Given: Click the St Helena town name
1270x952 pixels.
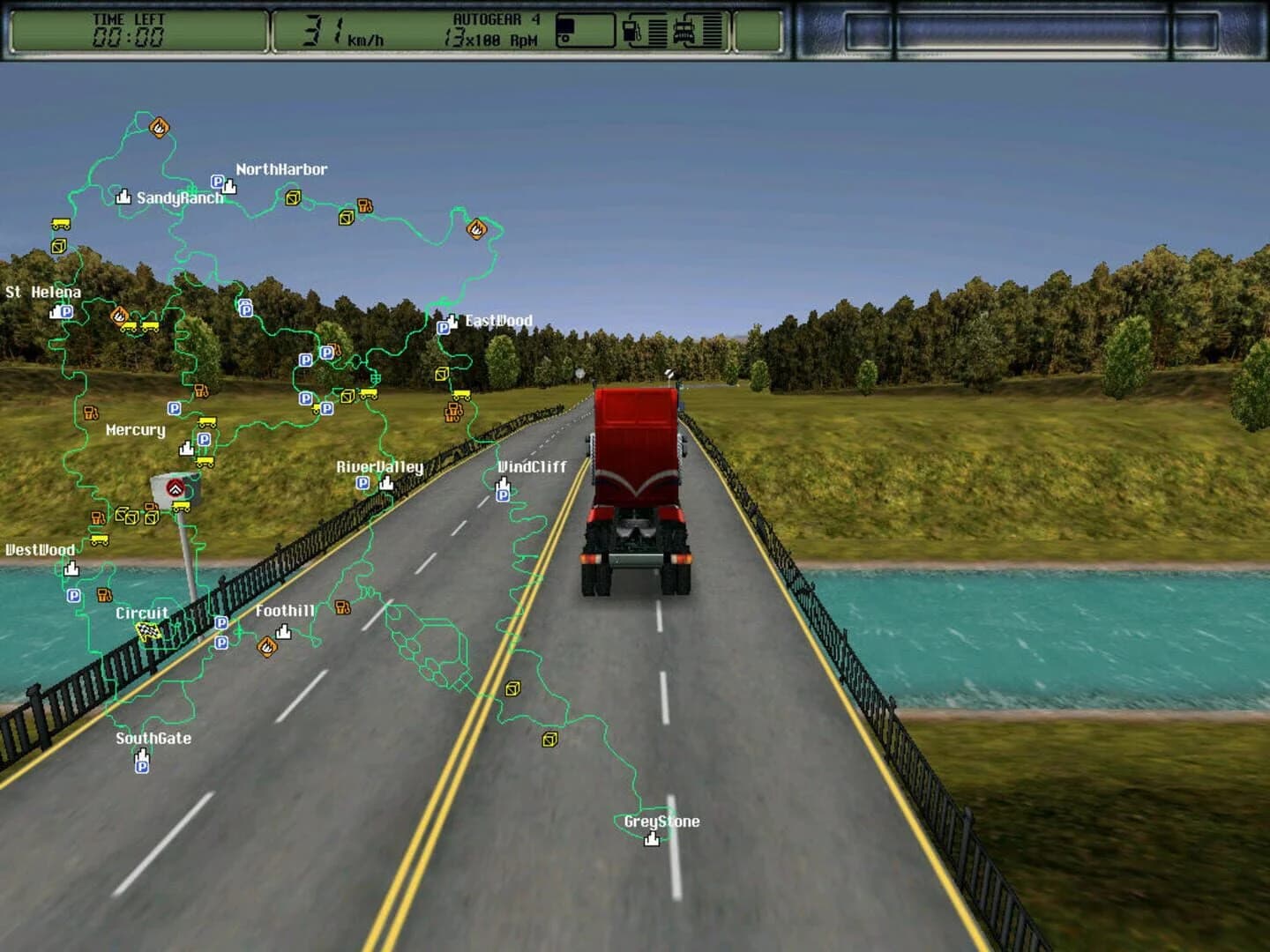Looking at the screenshot, I should coord(44,291).
